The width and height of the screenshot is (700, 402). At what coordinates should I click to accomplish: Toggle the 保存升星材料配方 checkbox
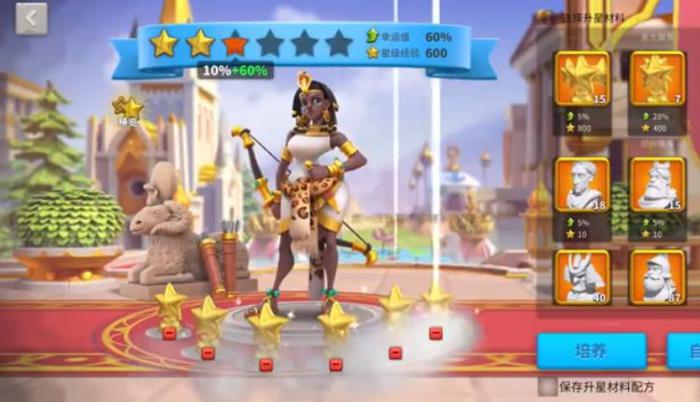click(x=547, y=385)
